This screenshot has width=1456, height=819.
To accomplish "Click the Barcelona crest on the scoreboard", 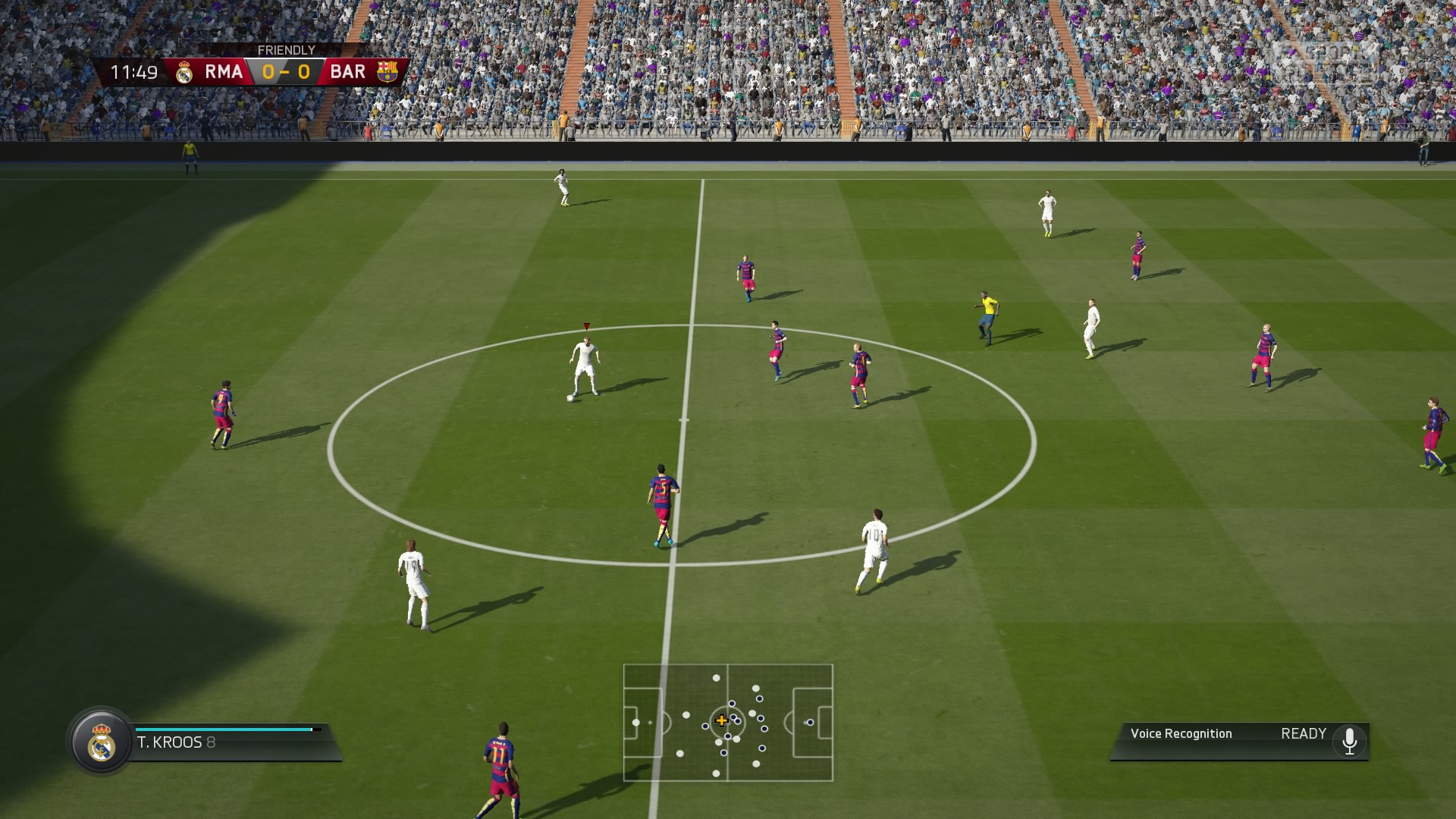I will point(388,71).
